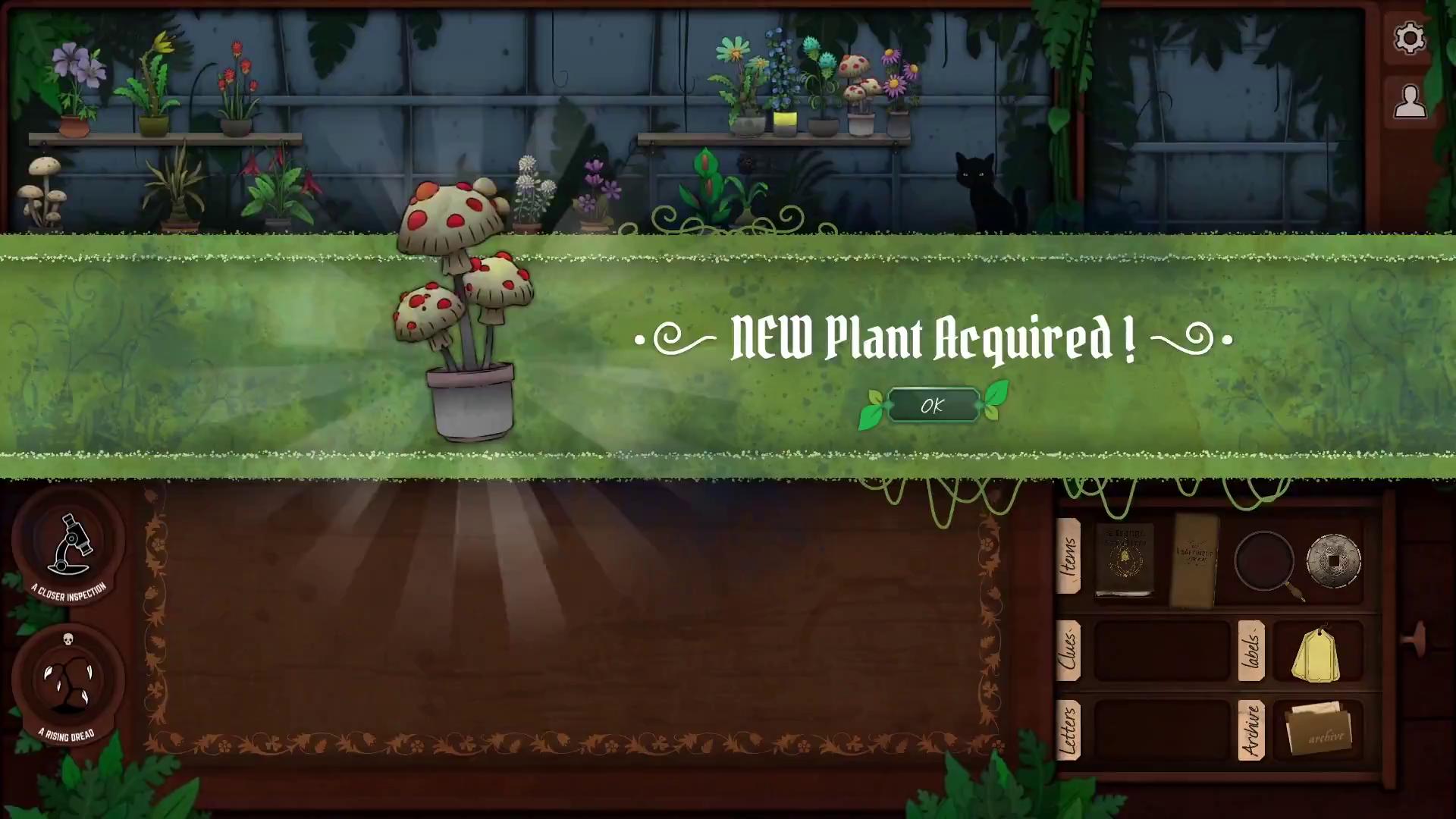Take a yellow label tag
Screen dimensions: 1456x819
(x=1318, y=654)
